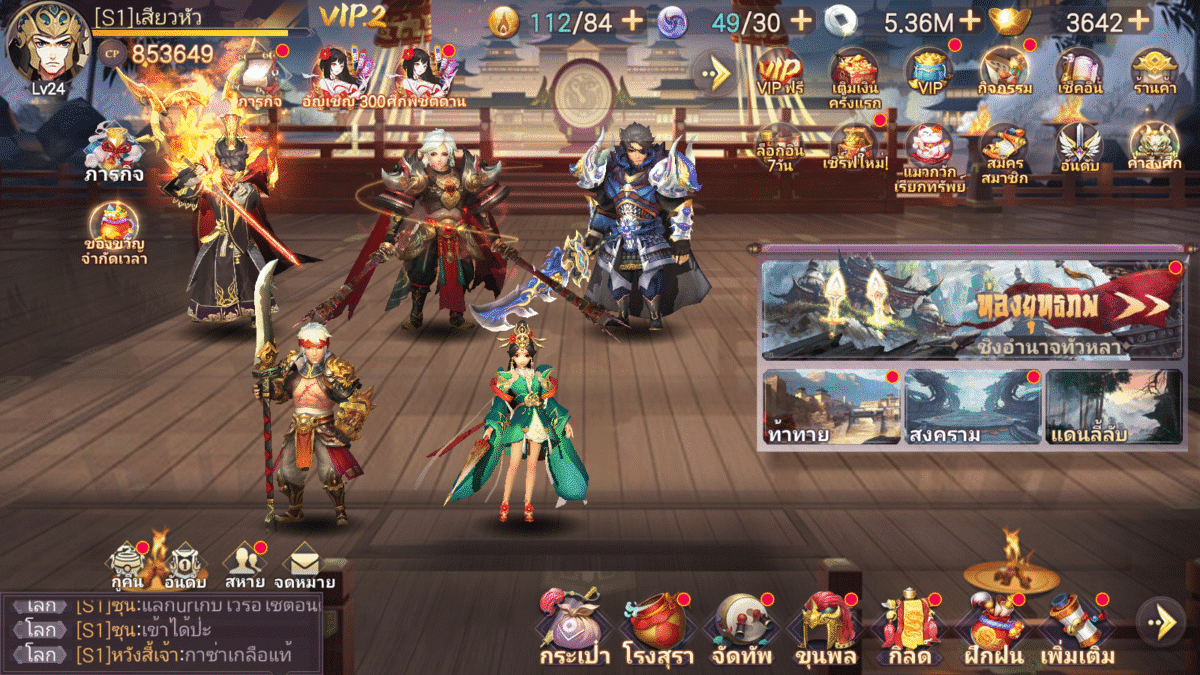Add more gold ingots with plus button

tap(1138, 20)
